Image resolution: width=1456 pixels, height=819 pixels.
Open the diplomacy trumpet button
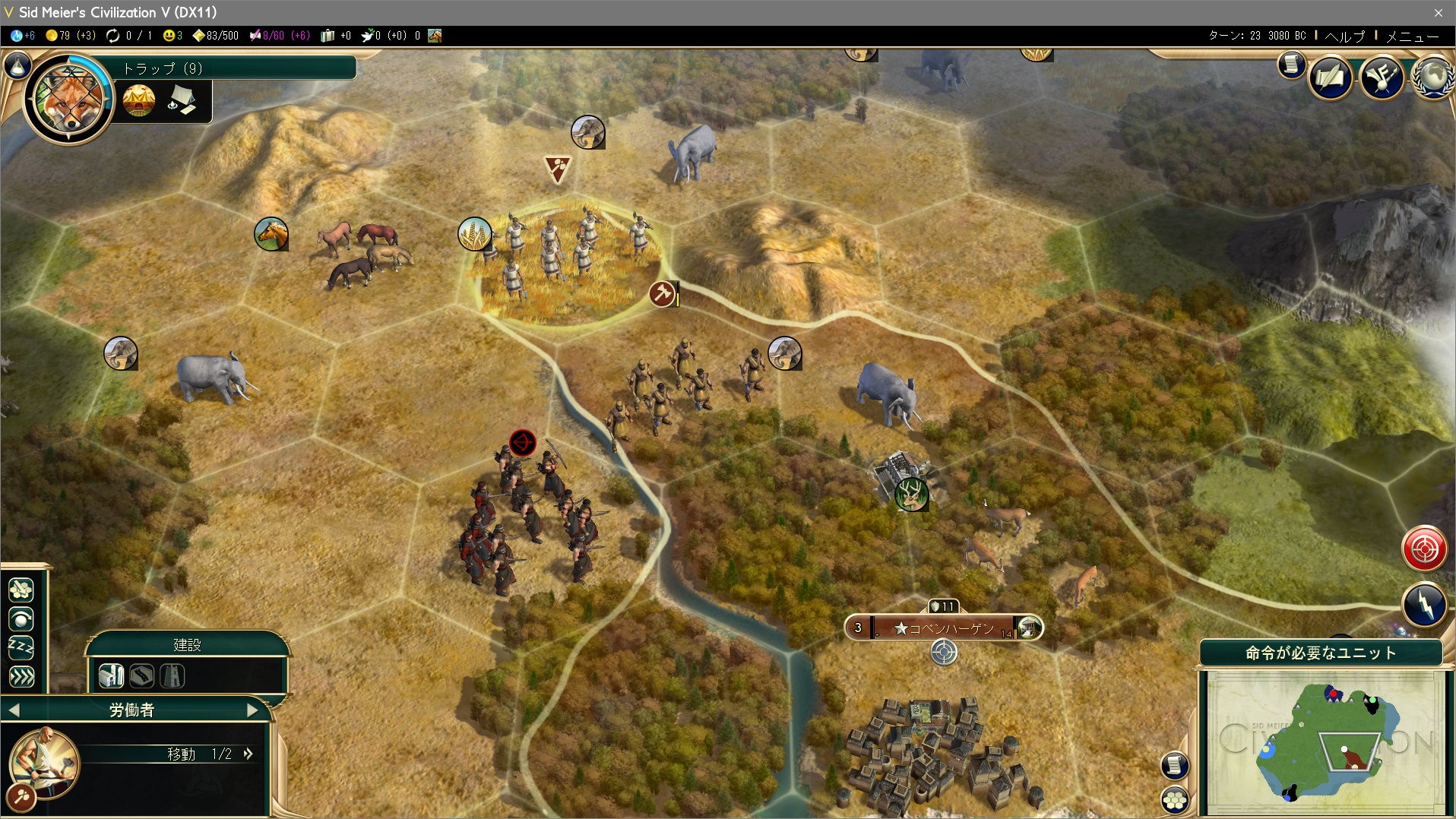pos(1382,77)
